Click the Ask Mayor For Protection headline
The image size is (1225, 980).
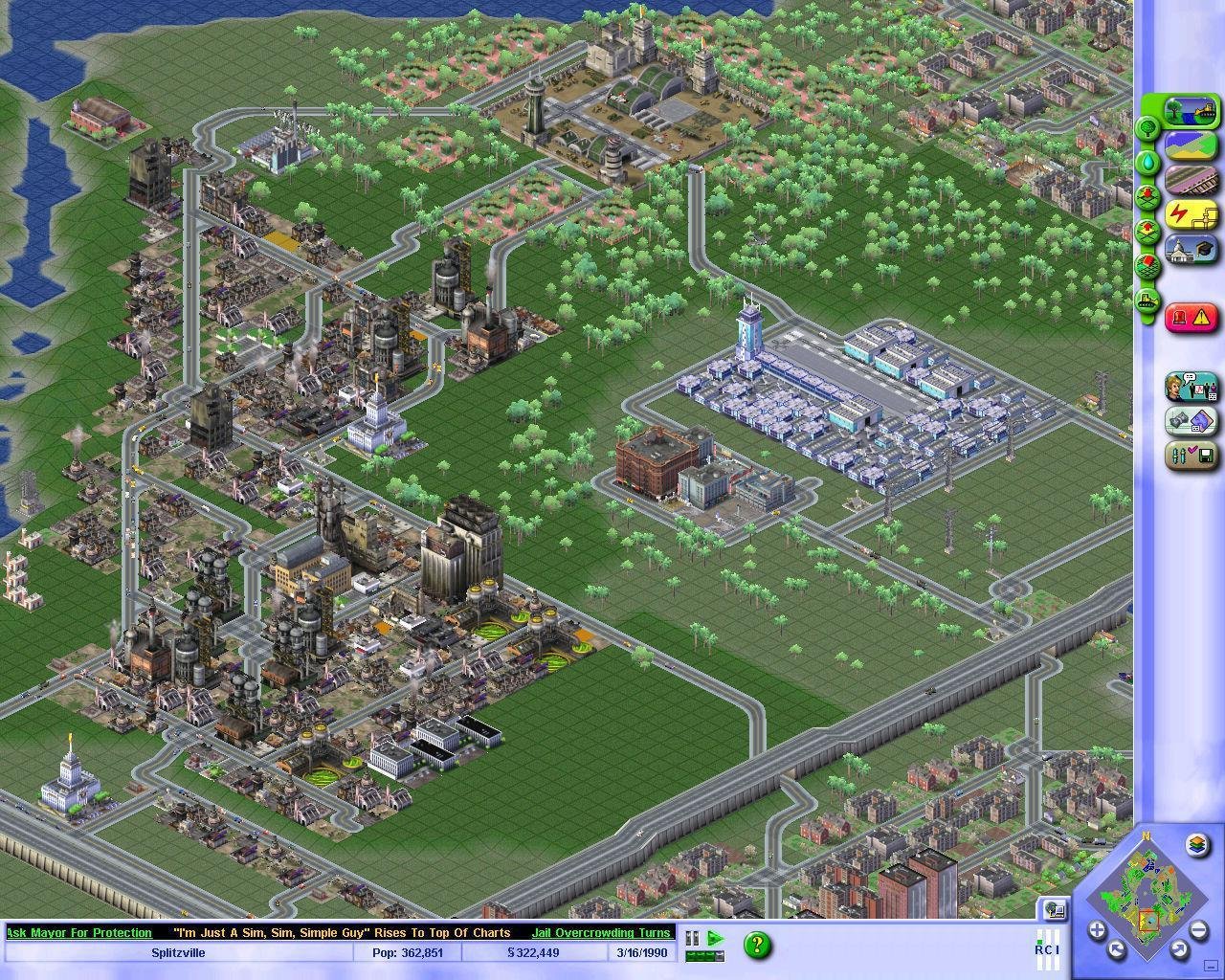pos(78,933)
